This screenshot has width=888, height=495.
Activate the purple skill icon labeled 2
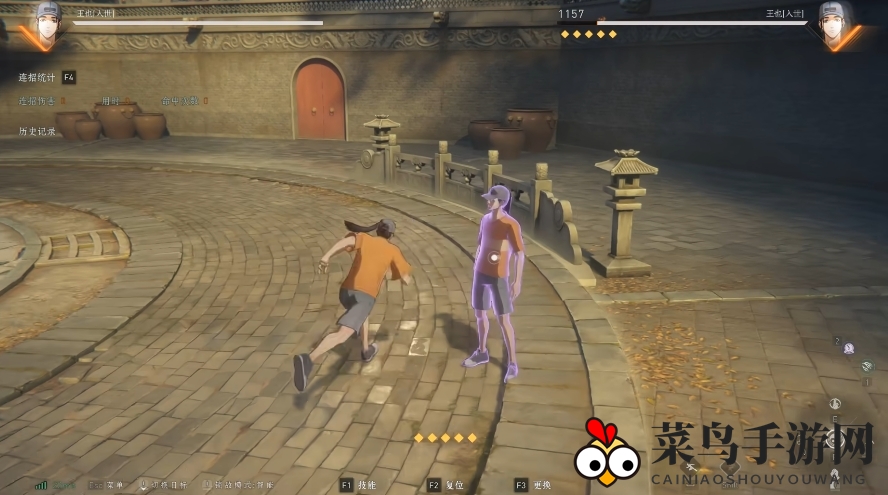point(848,348)
